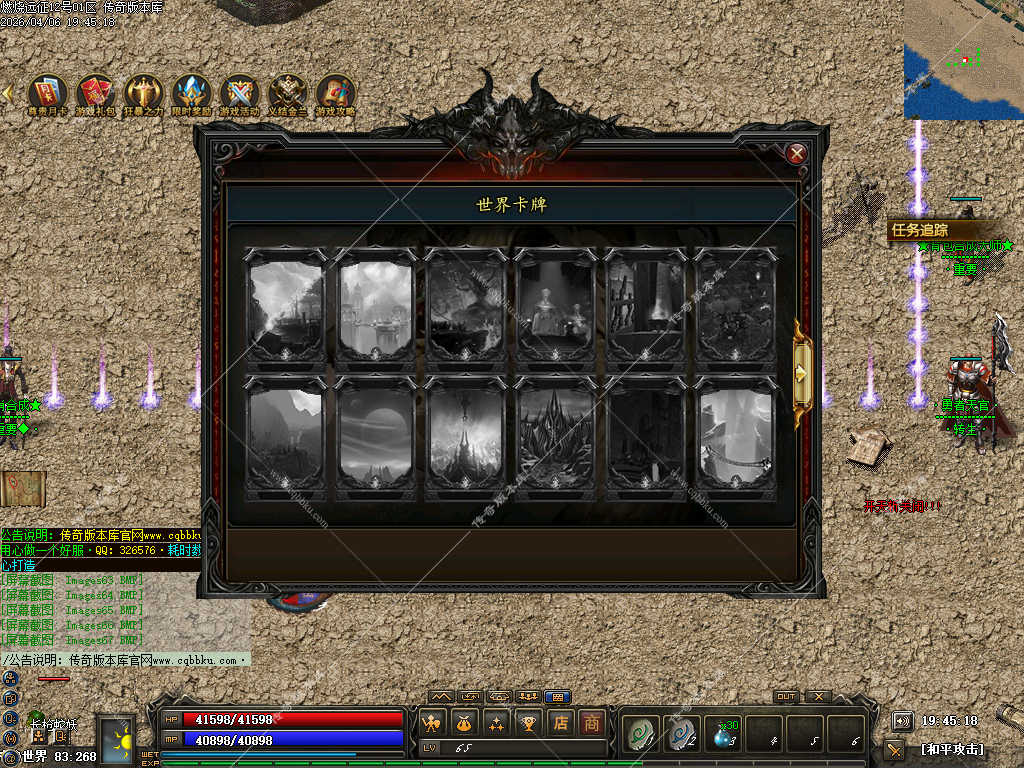This screenshot has height=768, width=1024.
Task: Open the 商 mall button
Action: [x=593, y=722]
